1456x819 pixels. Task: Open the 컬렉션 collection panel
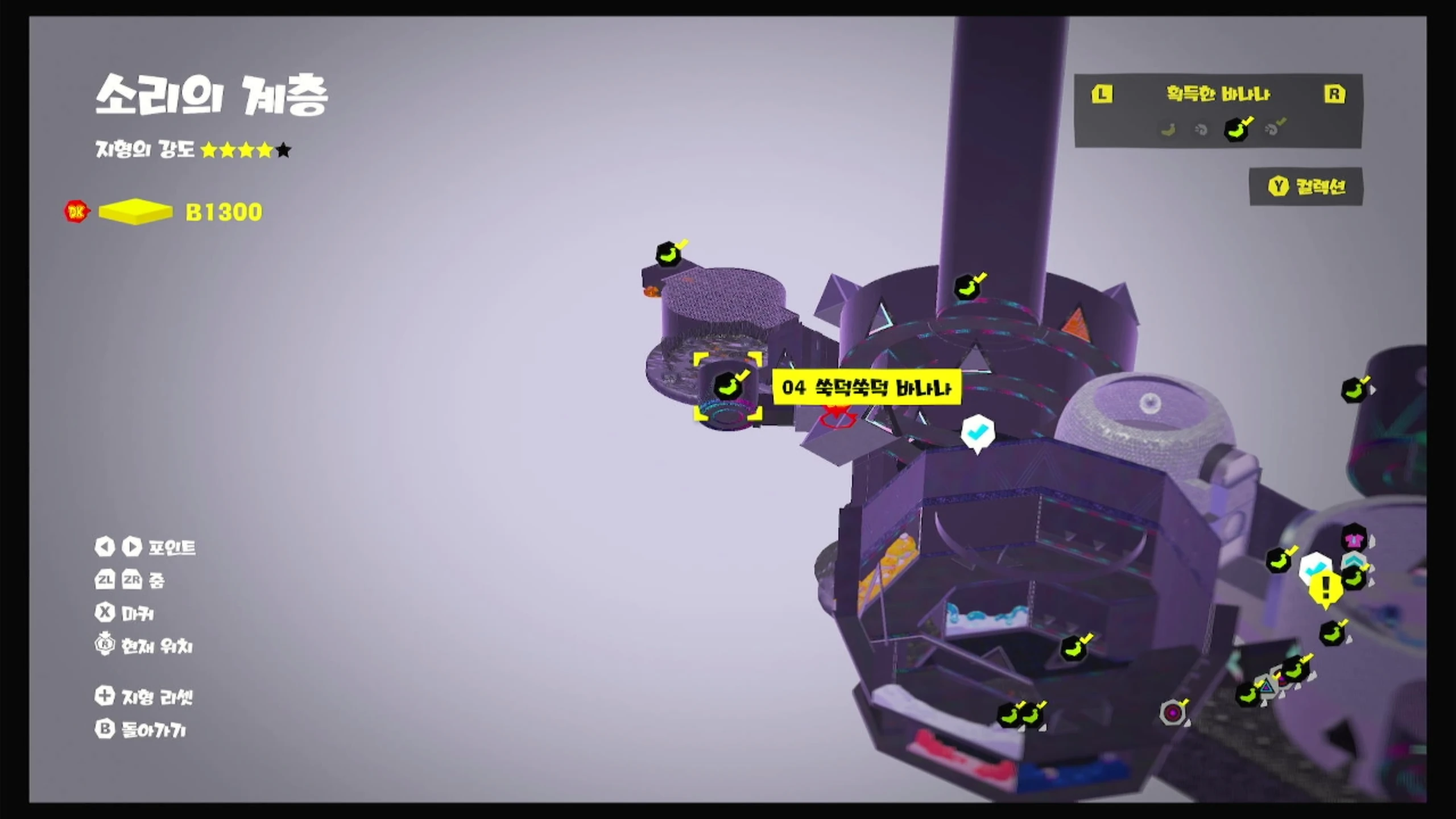tap(1306, 187)
